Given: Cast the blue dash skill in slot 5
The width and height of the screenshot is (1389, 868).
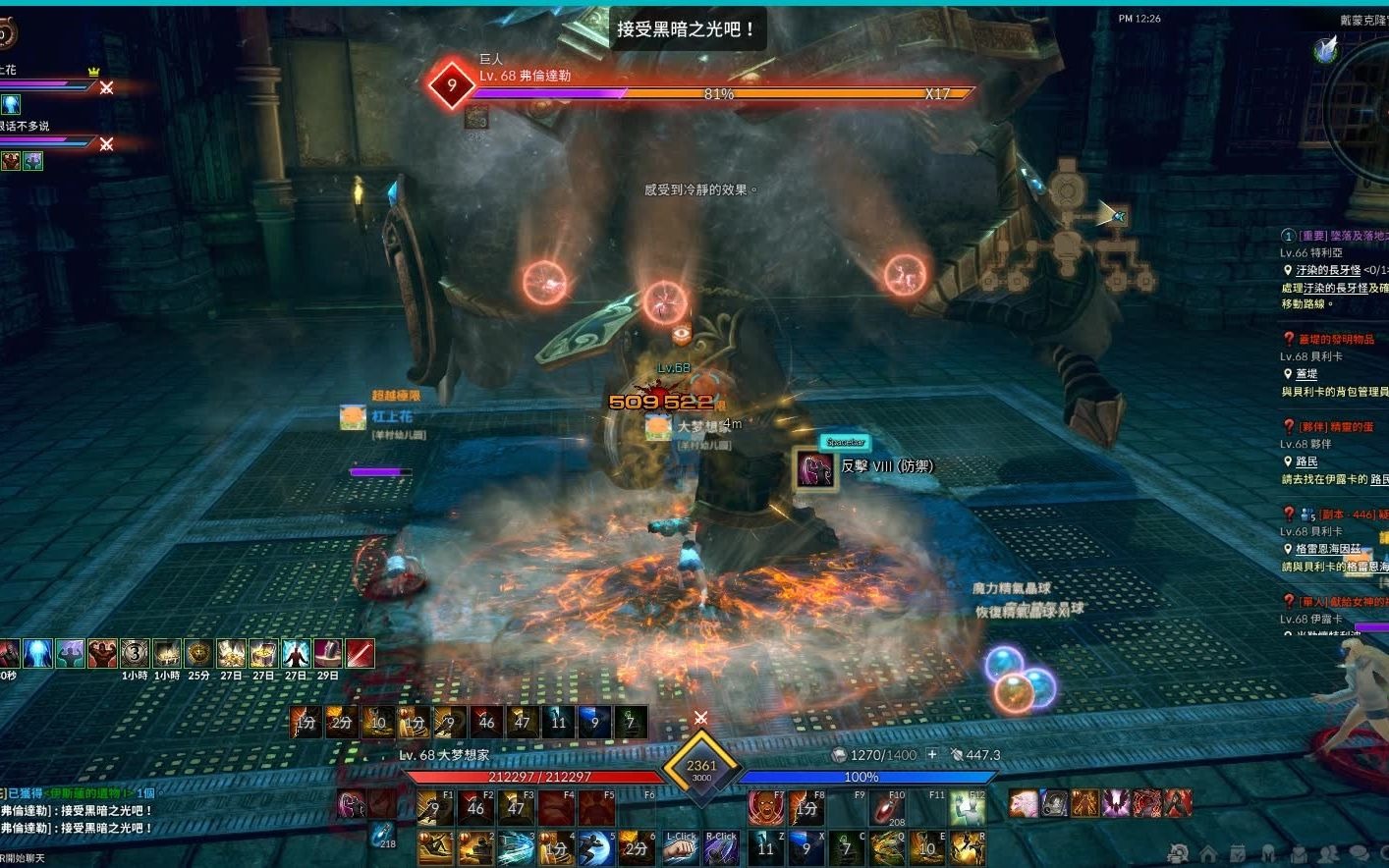Looking at the screenshot, I should [x=595, y=848].
